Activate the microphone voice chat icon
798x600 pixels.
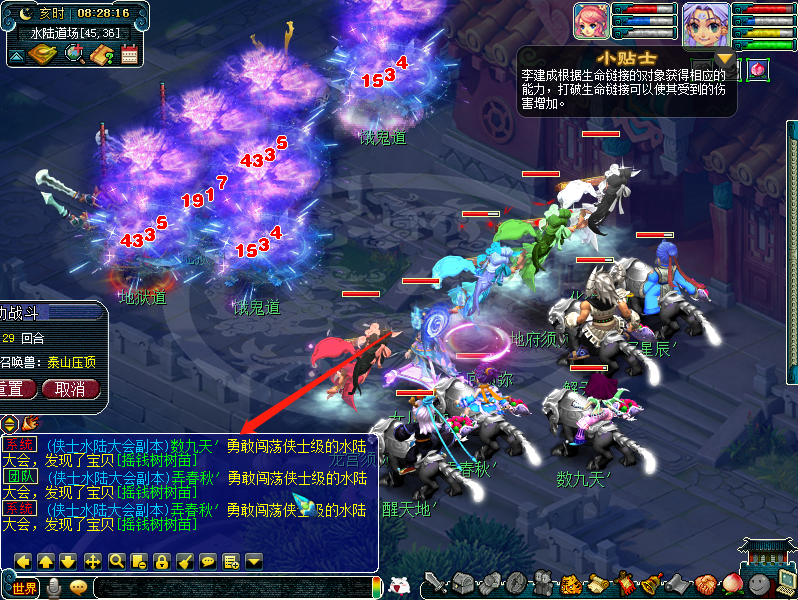click(x=53, y=587)
